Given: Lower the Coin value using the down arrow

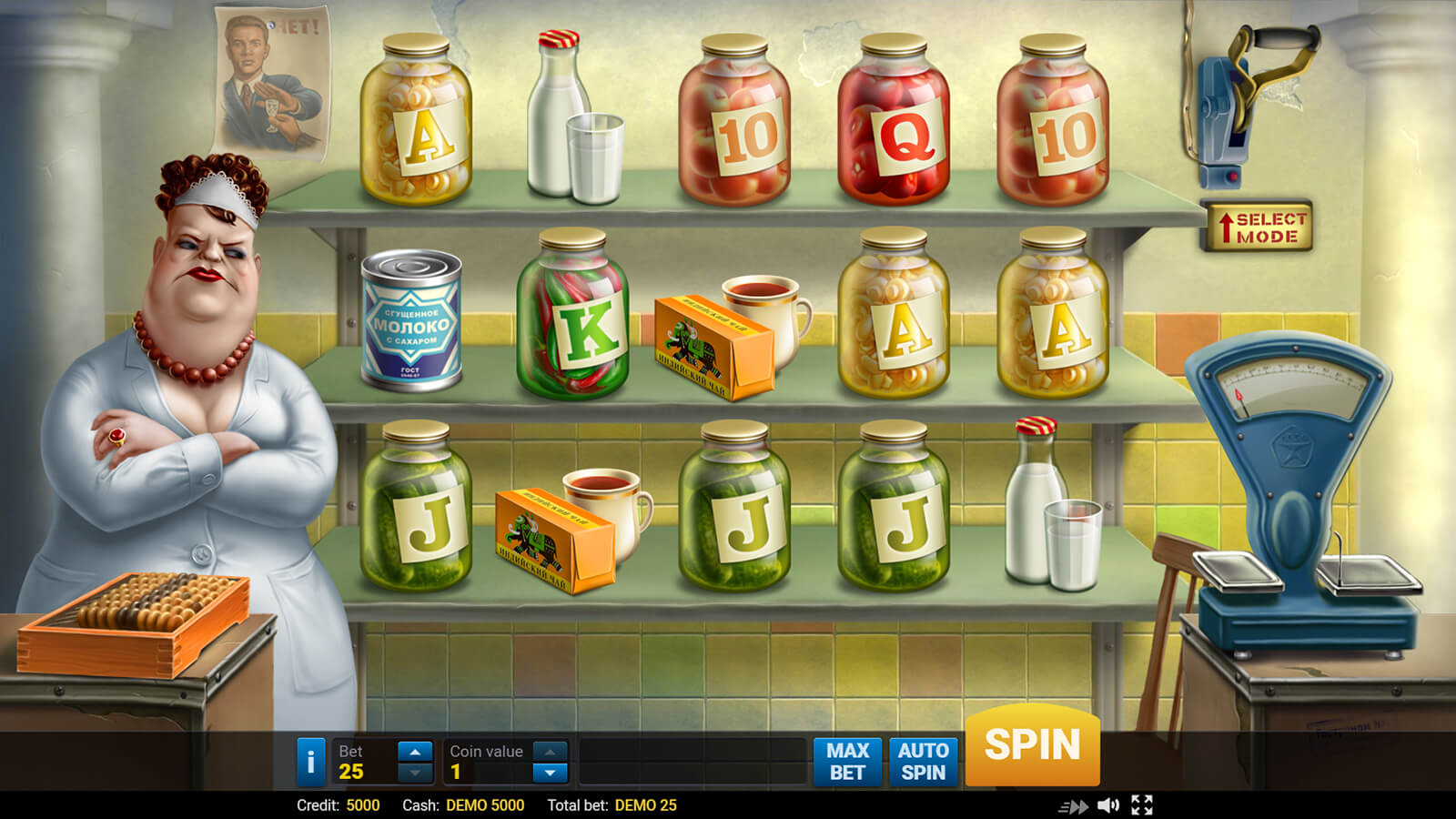Looking at the screenshot, I should pos(550,773).
